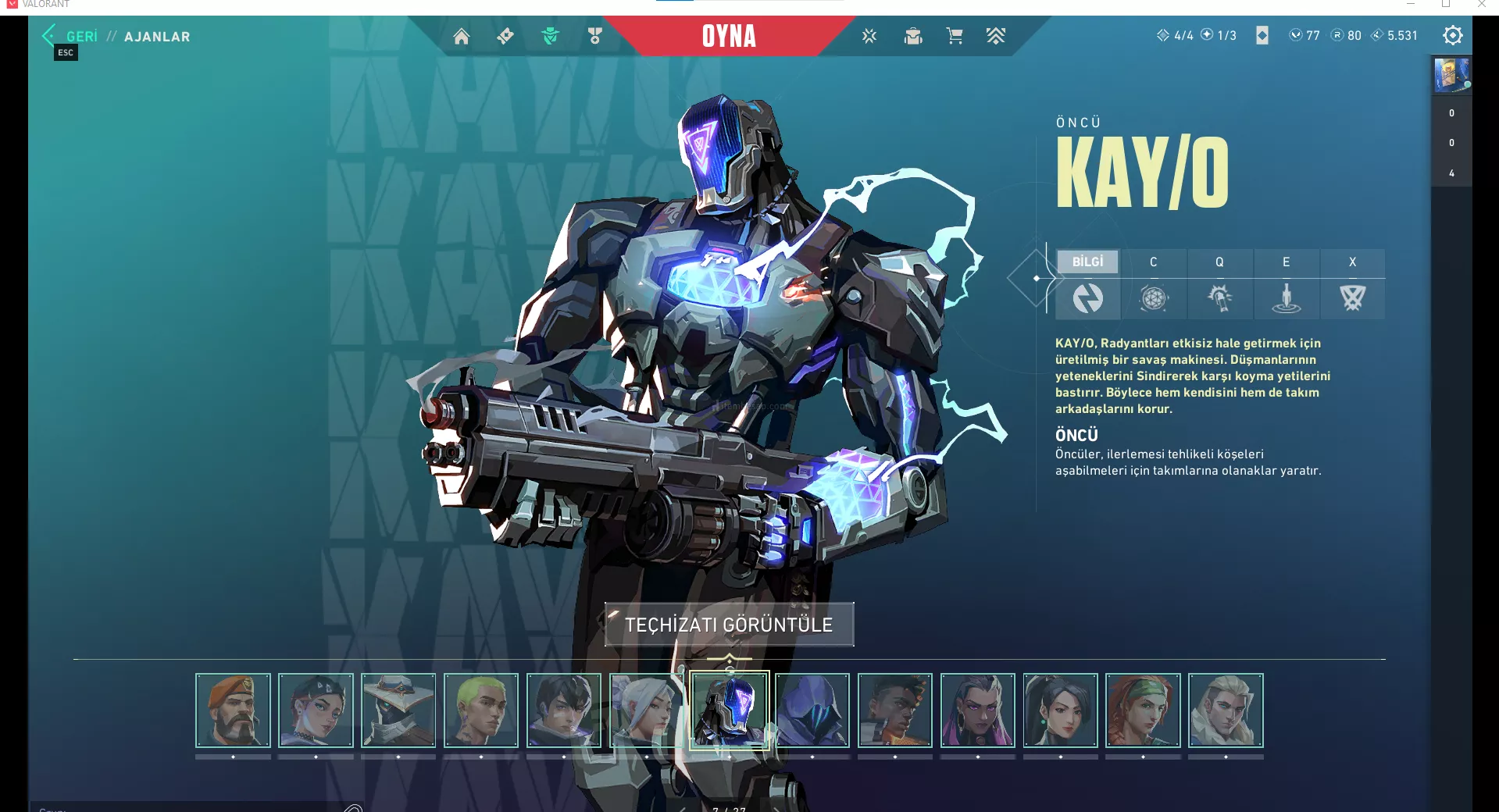Open the store shopping cart icon
Viewport: 1499px width, 812px height.
point(954,36)
